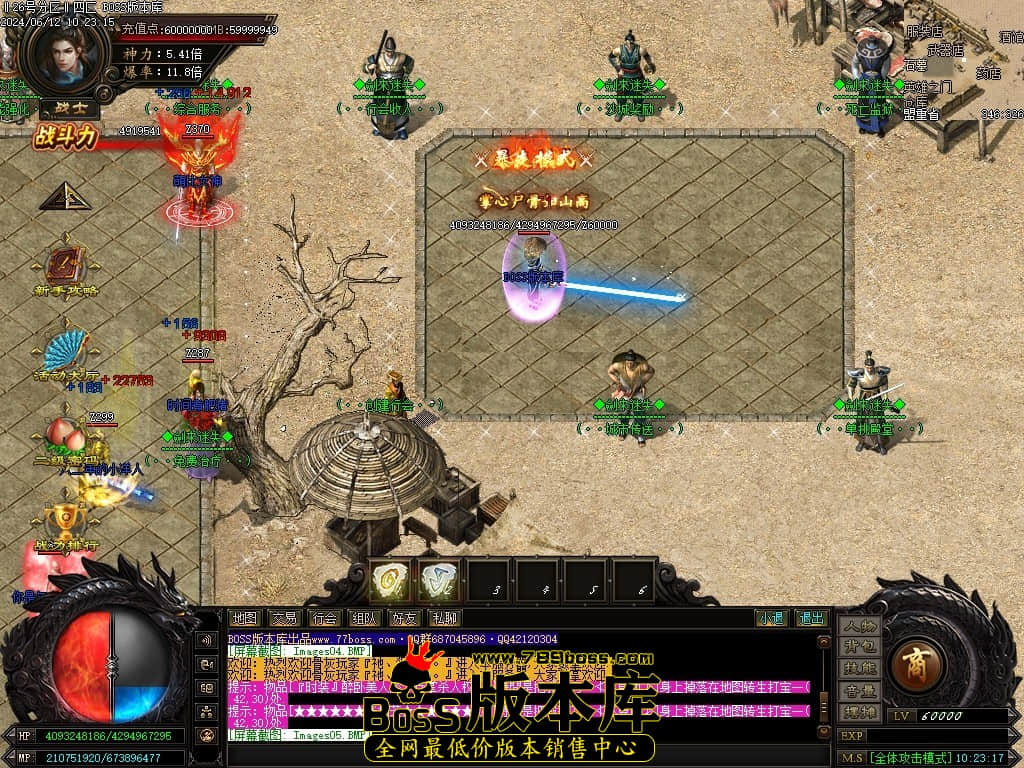The width and height of the screenshot is (1024, 768).
Task: Open the 背包 backpack inventory
Action: pyautogui.click(x=859, y=648)
